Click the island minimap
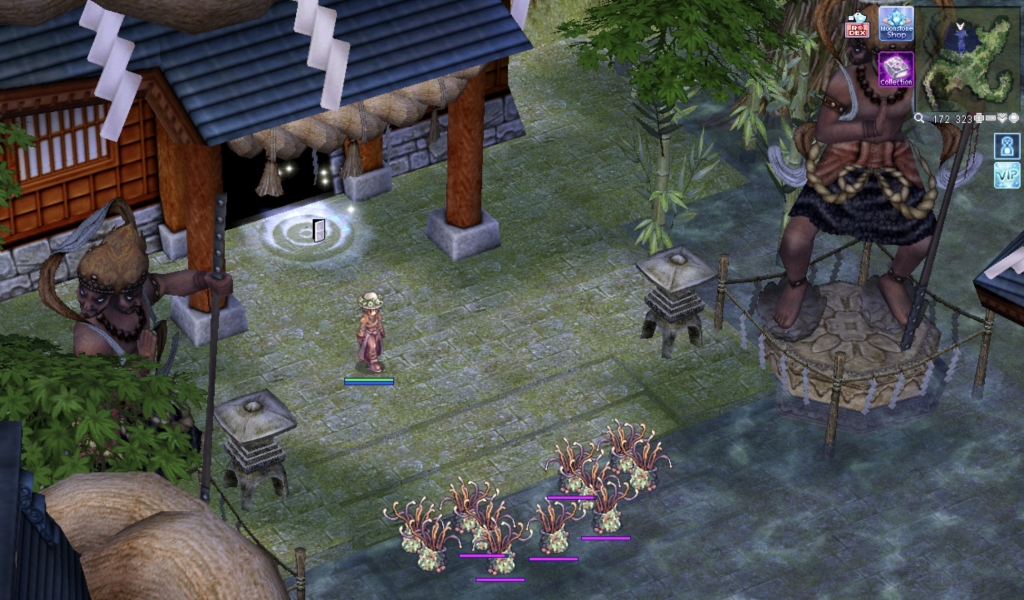1024x600 pixels. [968, 58]
